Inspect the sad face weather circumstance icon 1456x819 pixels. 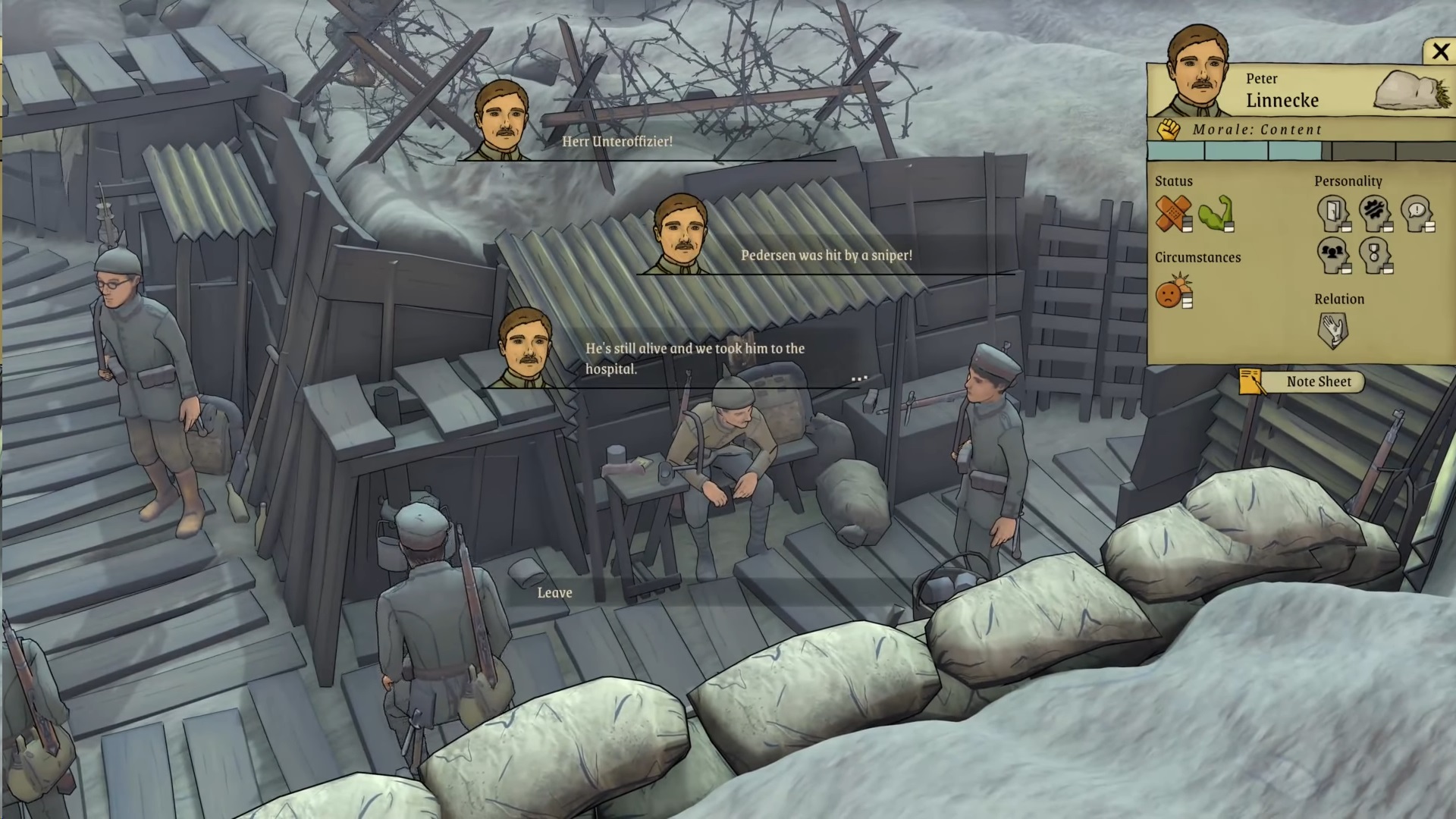click(x=1173, y=291)
